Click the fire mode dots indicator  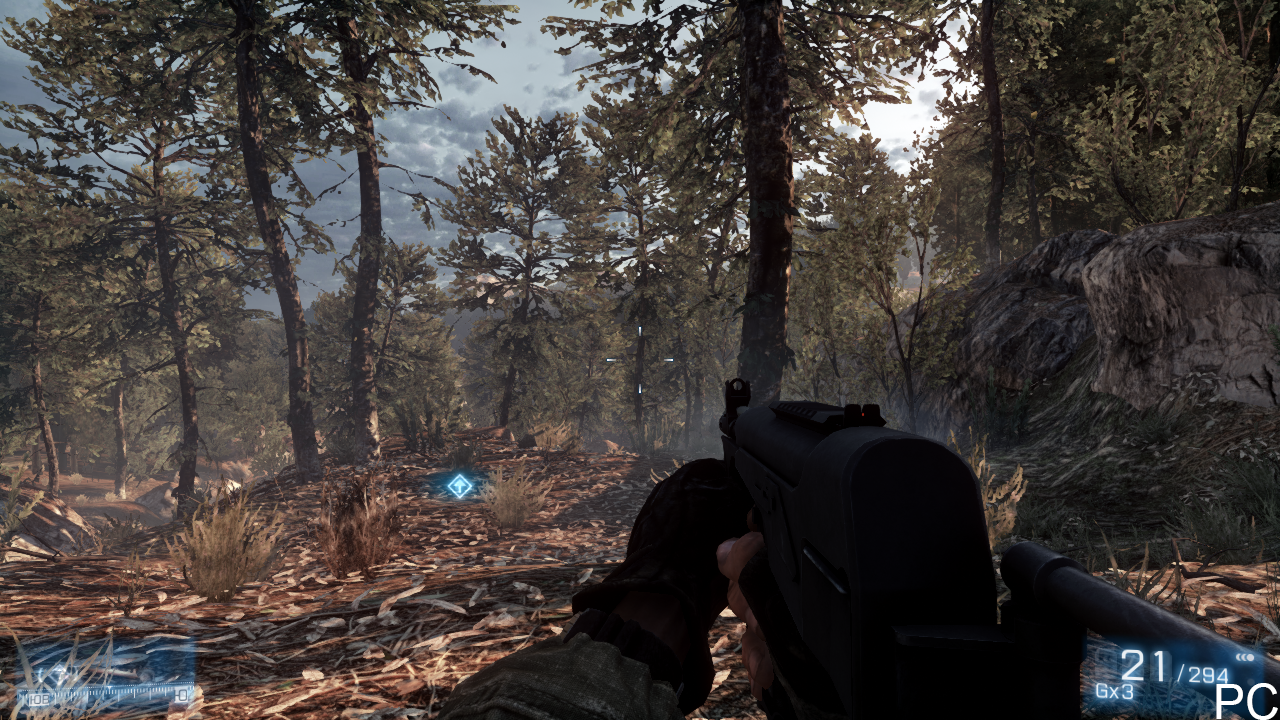coord(1245,657)
